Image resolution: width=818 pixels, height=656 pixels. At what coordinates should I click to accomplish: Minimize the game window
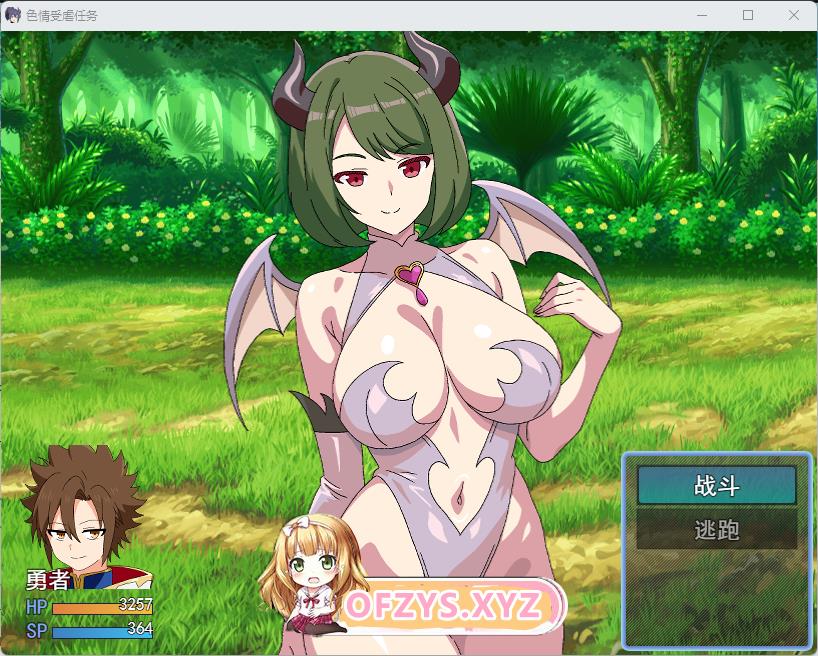(702, 15)
